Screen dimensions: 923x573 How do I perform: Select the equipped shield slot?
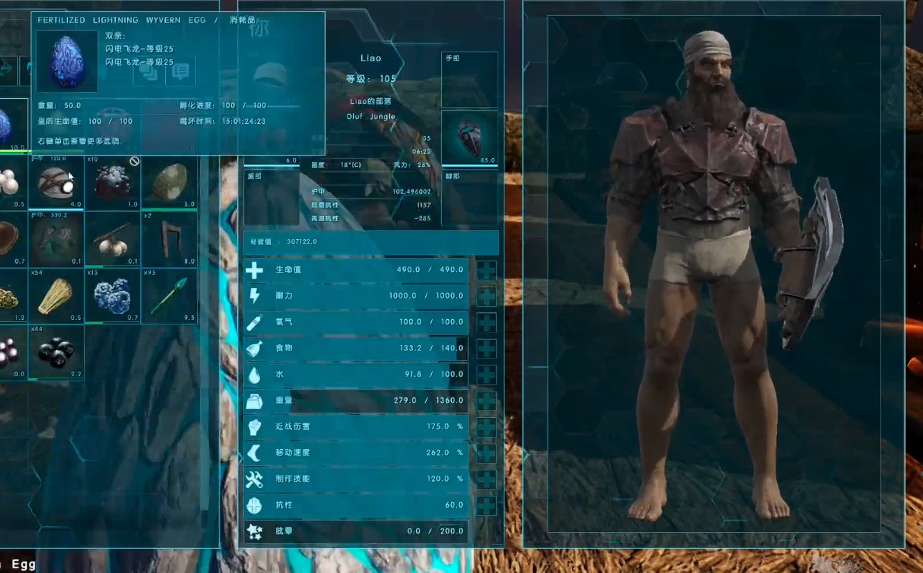pos(469,139)
